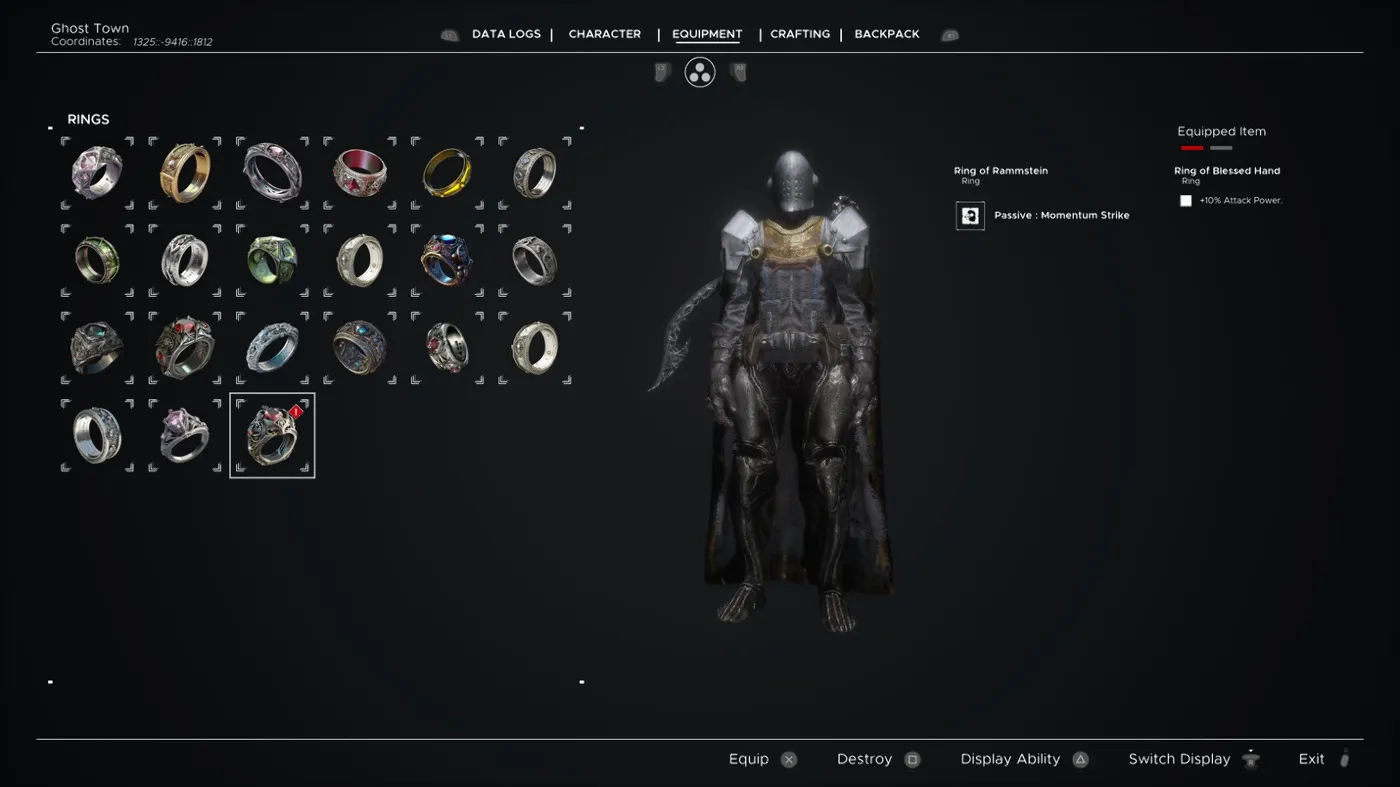Switch to the Data Logs tab
Image resolution: width=1400 pixels, height=787 pixels.
506,34
